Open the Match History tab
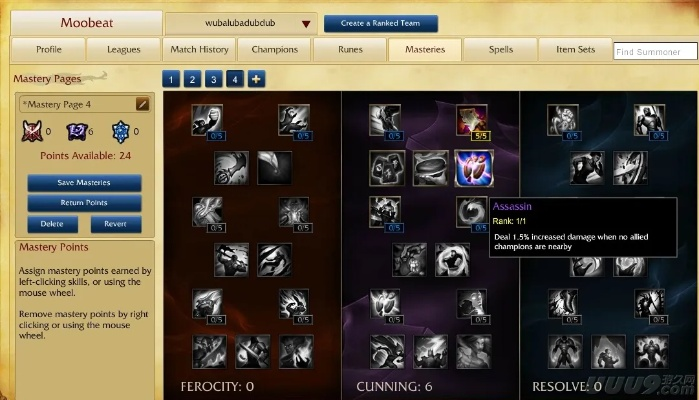This screenshot has width=699, height=400. pos(200,49)
